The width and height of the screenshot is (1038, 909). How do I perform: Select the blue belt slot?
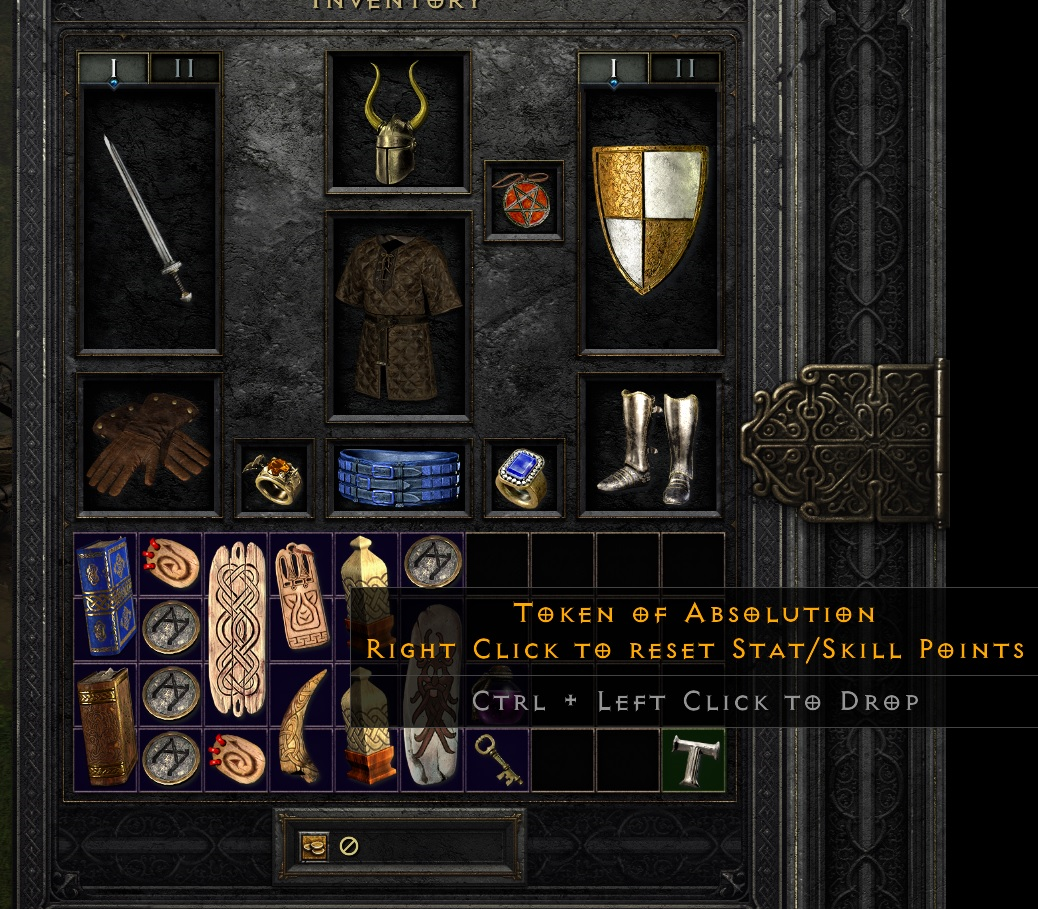[x=398, y=478]
